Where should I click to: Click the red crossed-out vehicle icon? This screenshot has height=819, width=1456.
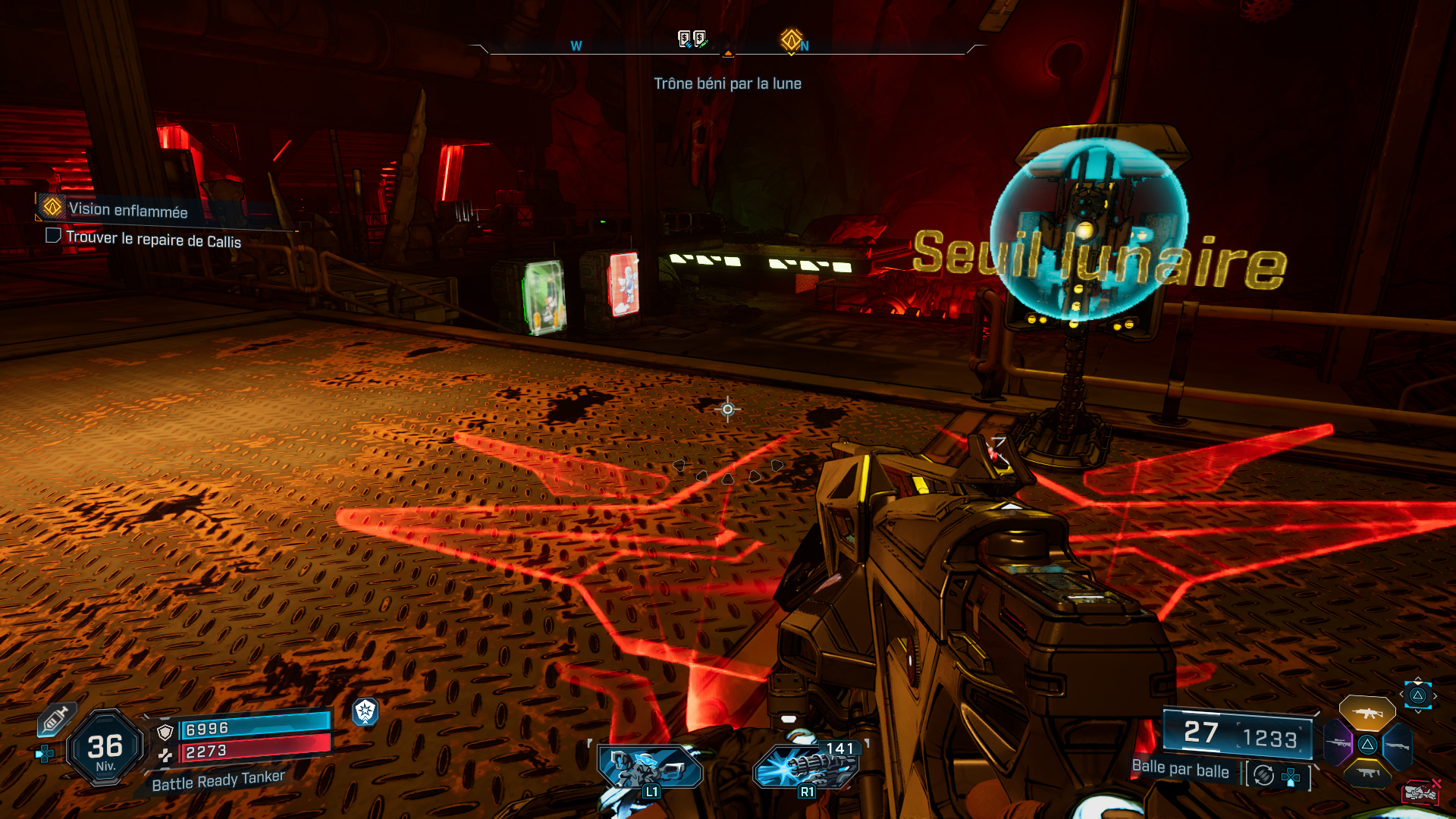[1421, 791]
